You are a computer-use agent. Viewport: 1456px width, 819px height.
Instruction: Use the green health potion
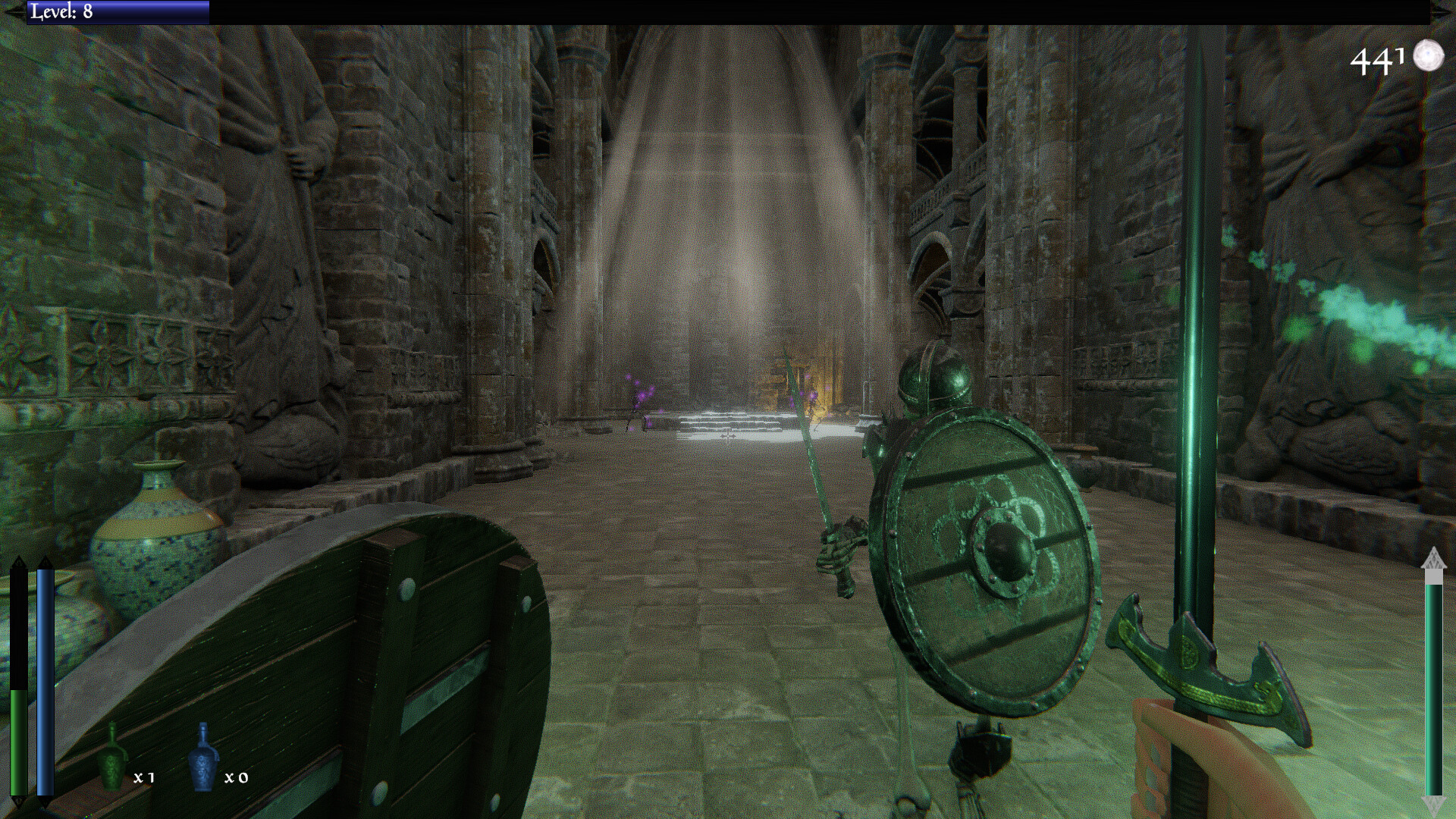point(112,759)
